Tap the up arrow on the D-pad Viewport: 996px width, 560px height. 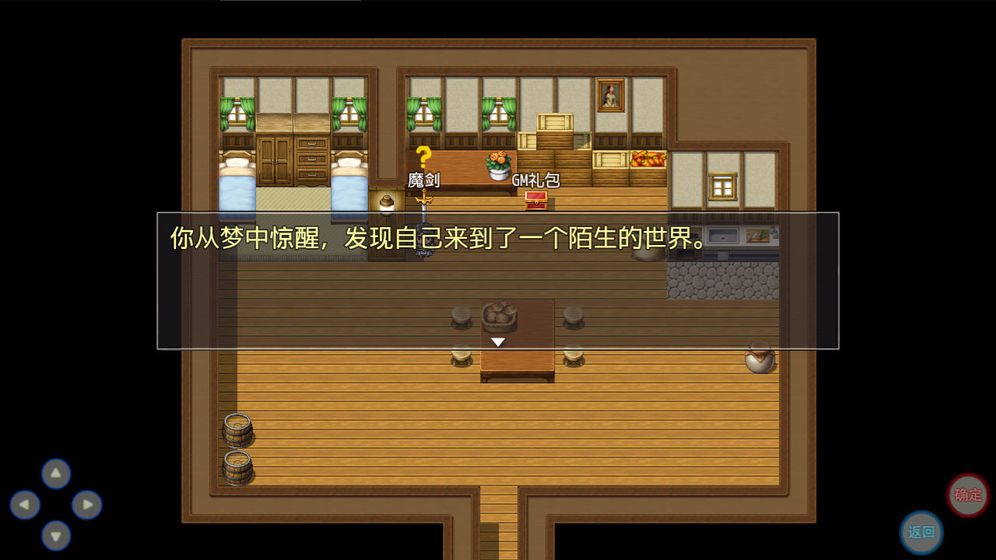point(56,473)
